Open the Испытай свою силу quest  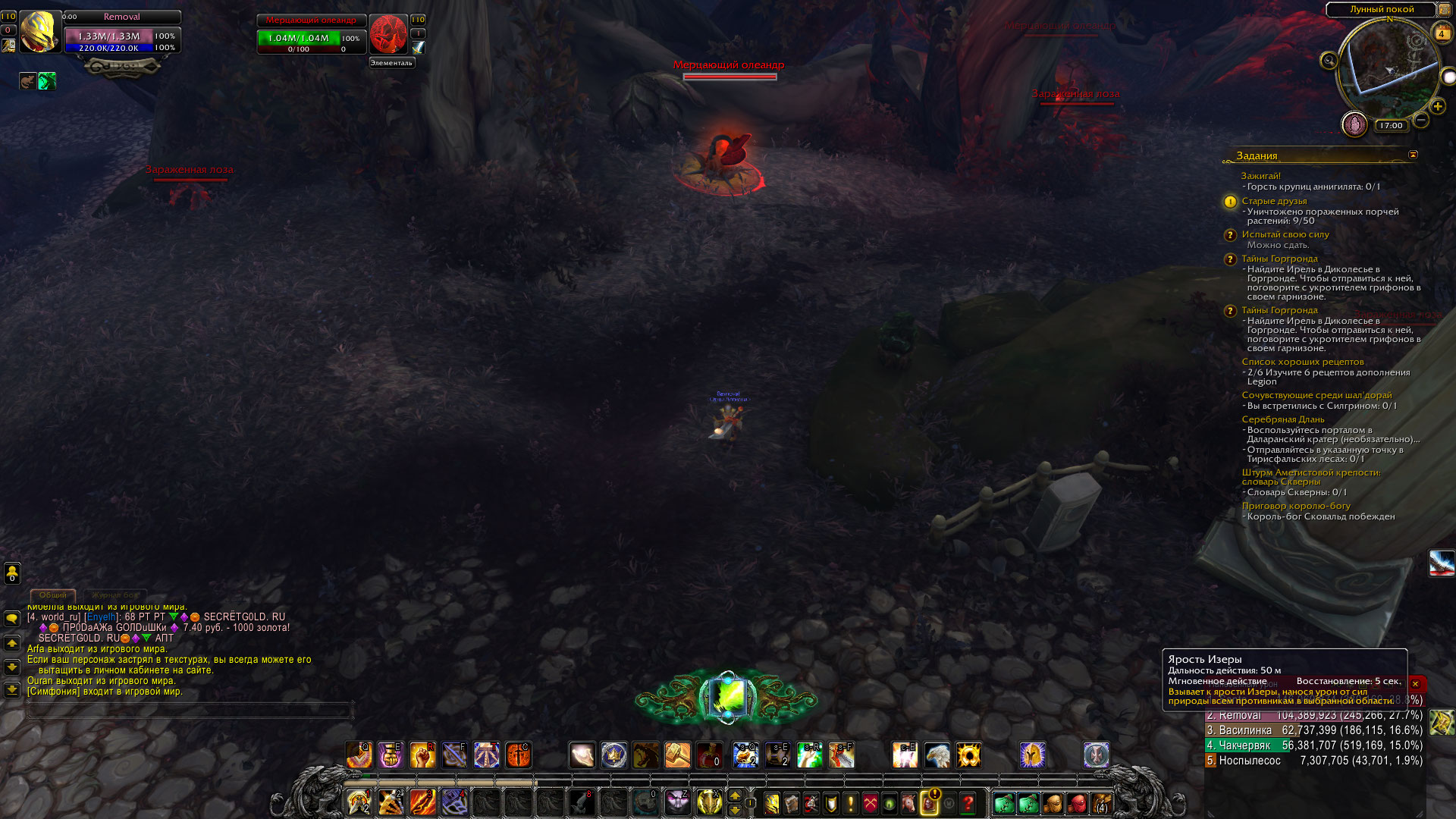[1285, 234]
